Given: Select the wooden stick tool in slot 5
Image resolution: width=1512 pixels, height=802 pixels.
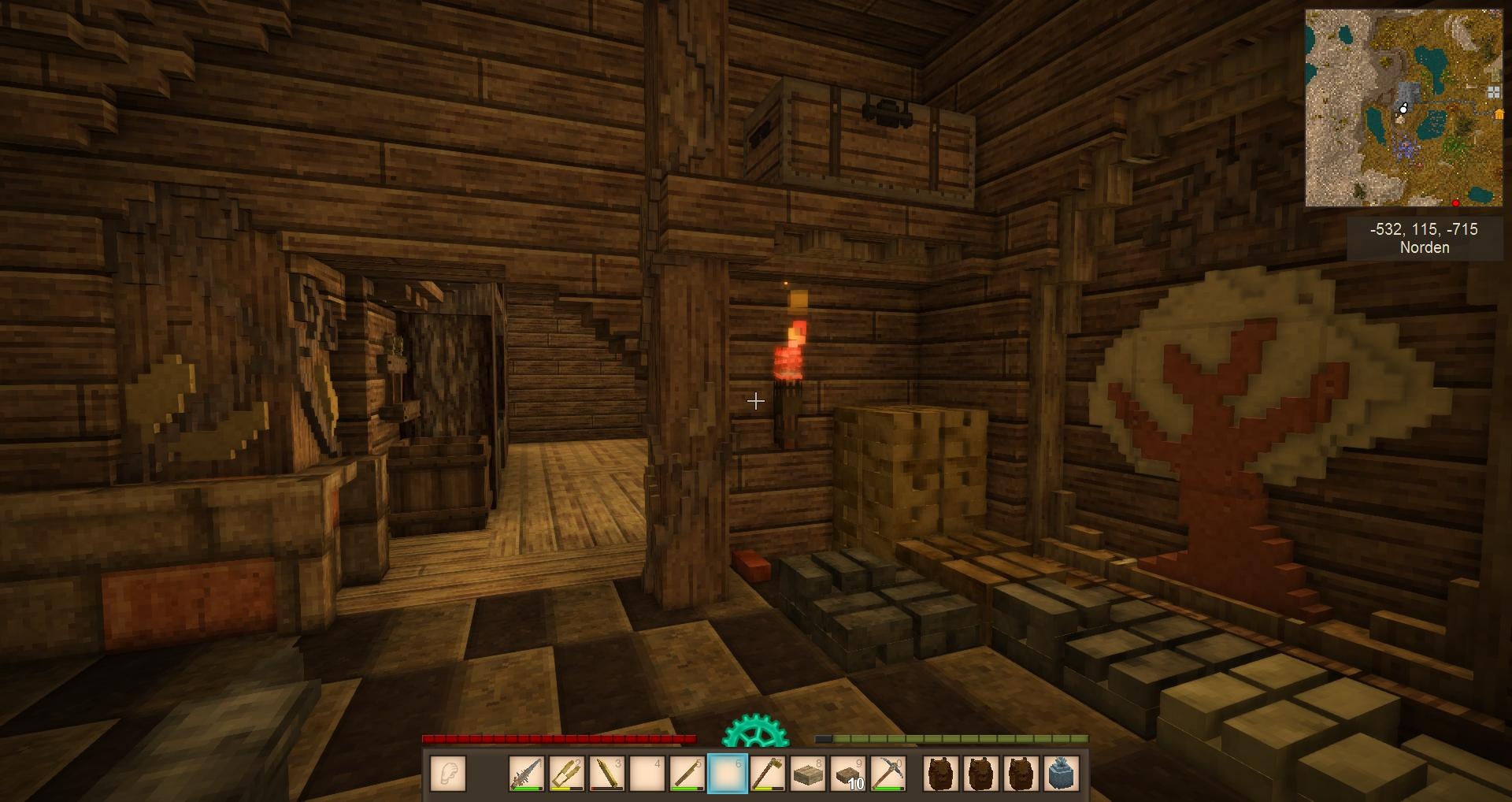Looking at the screenshot, I should pos(687,773).
